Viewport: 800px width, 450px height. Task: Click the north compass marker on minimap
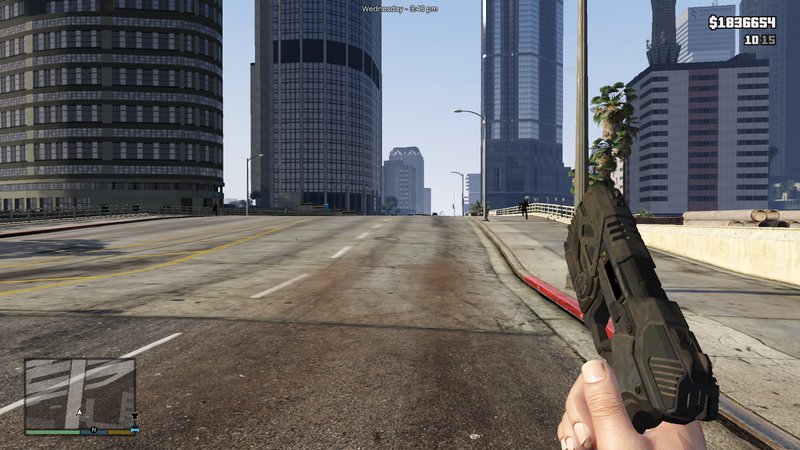[93, 431]
